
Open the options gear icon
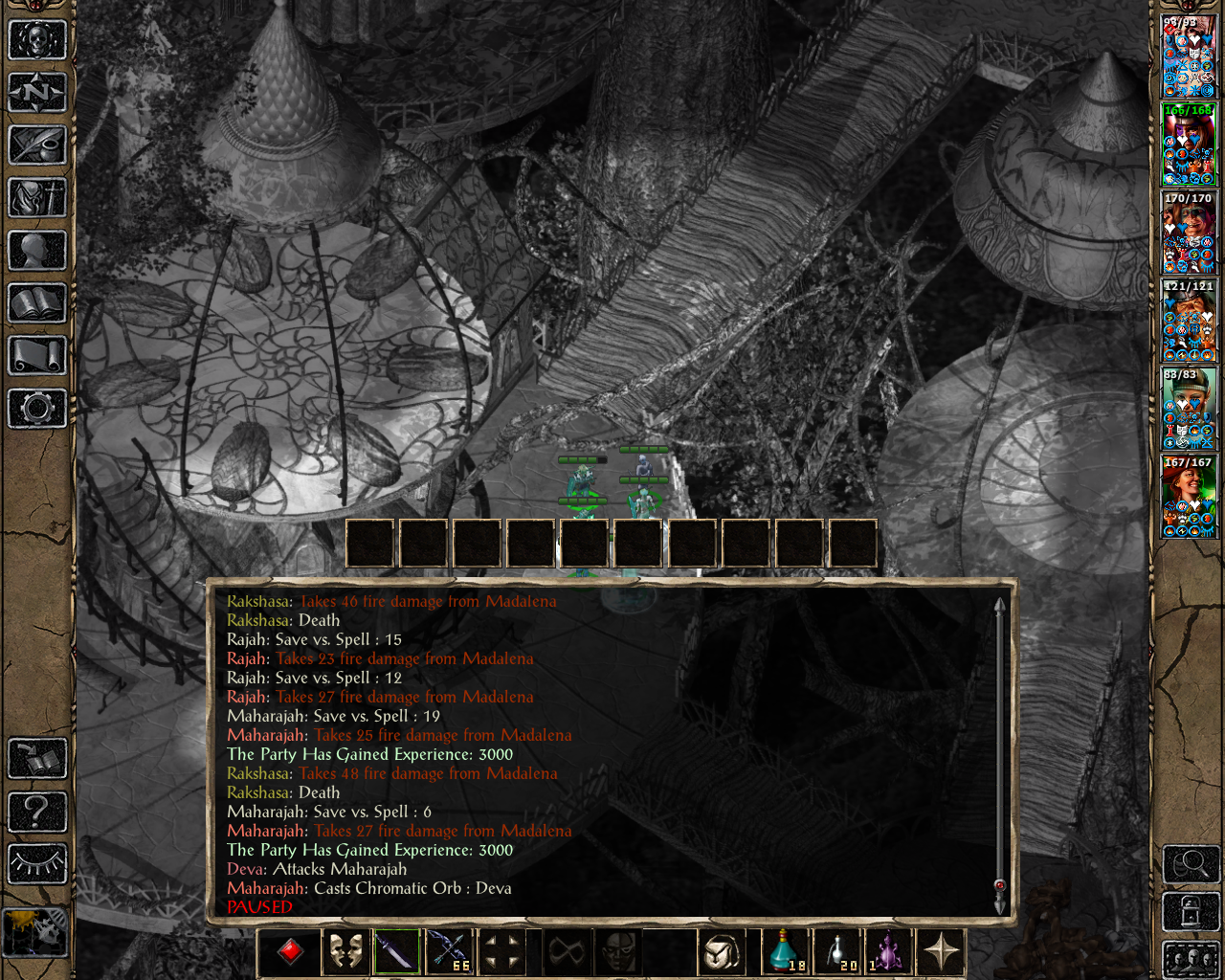click(37, 409)
